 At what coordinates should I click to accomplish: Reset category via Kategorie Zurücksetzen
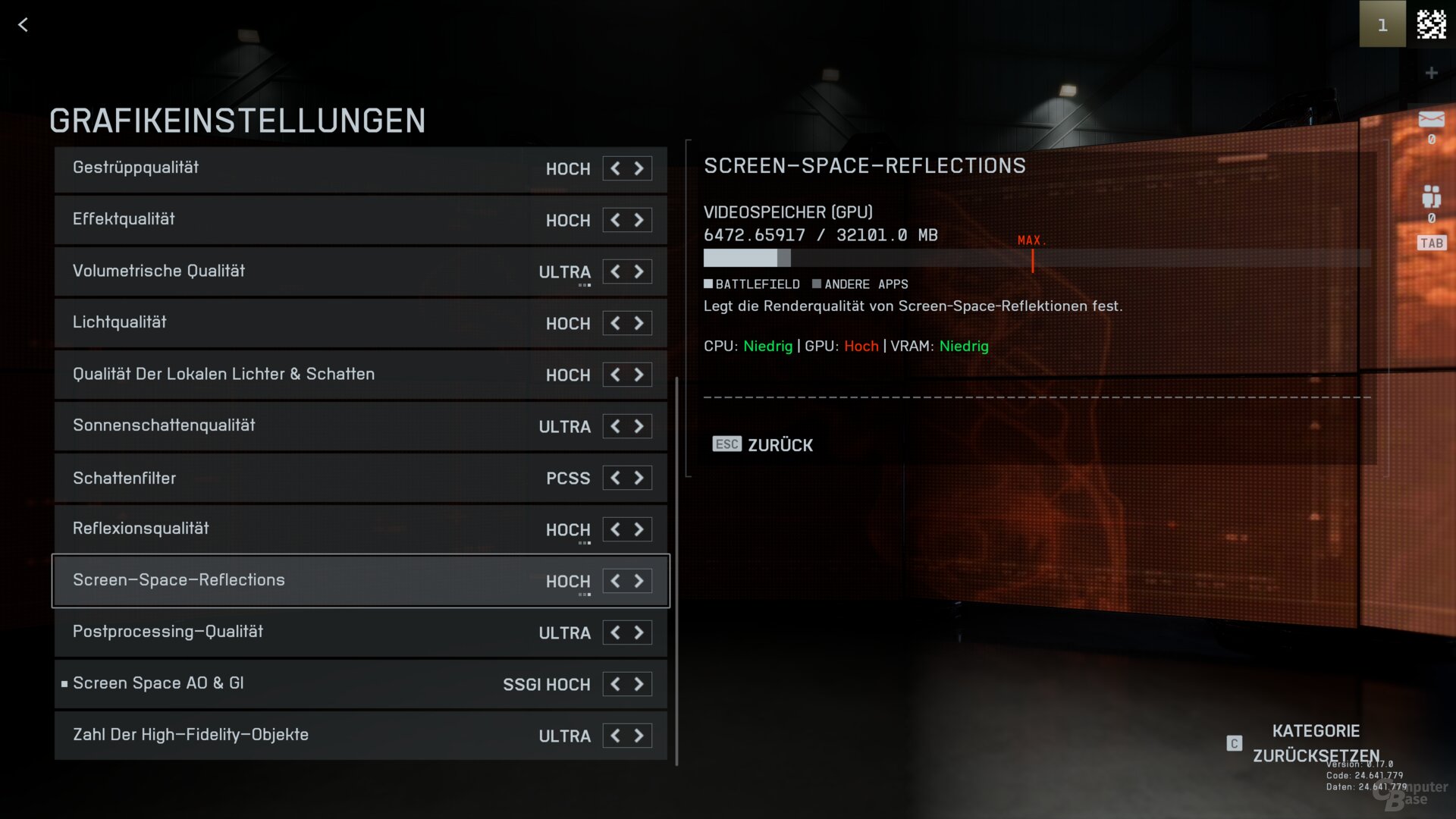[1315, 743]
